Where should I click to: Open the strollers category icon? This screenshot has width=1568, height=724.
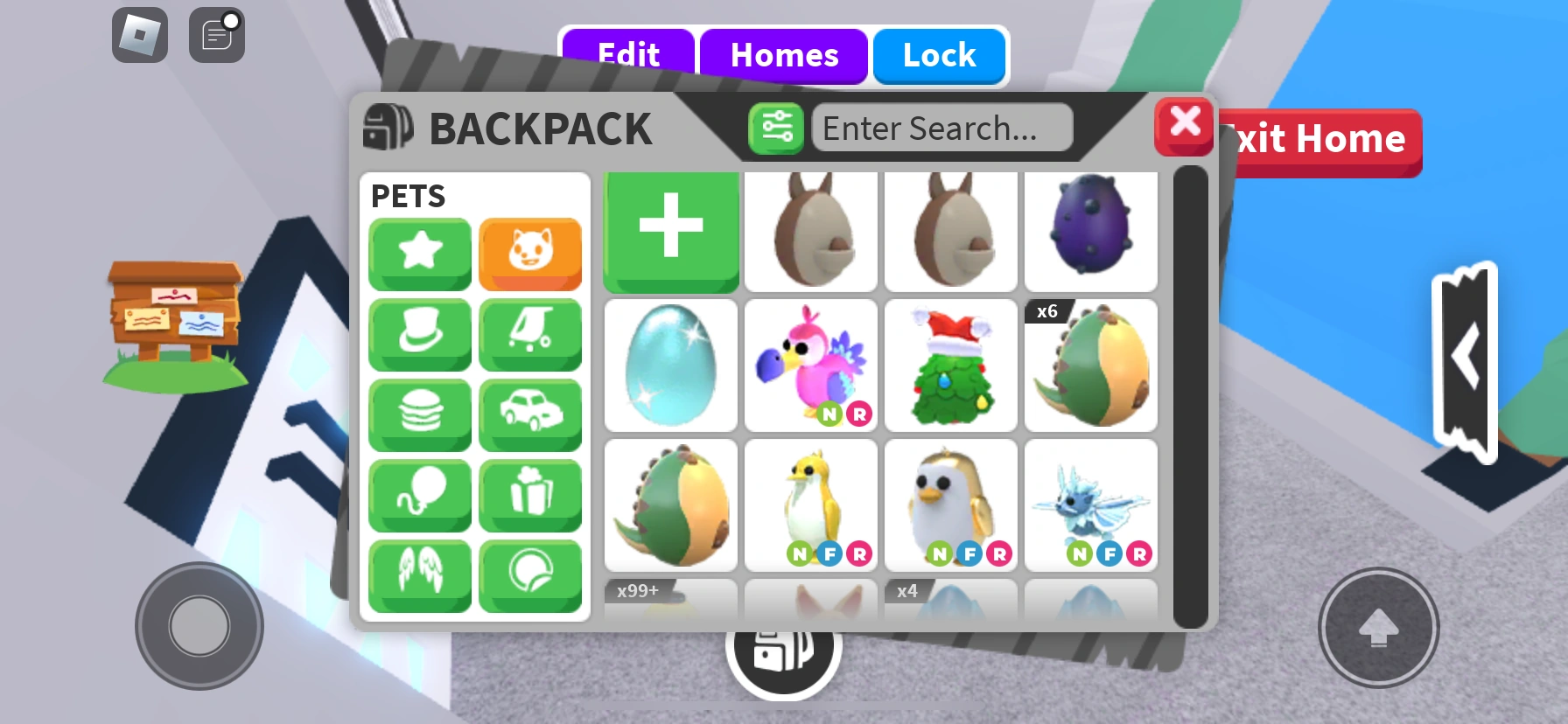530,335
